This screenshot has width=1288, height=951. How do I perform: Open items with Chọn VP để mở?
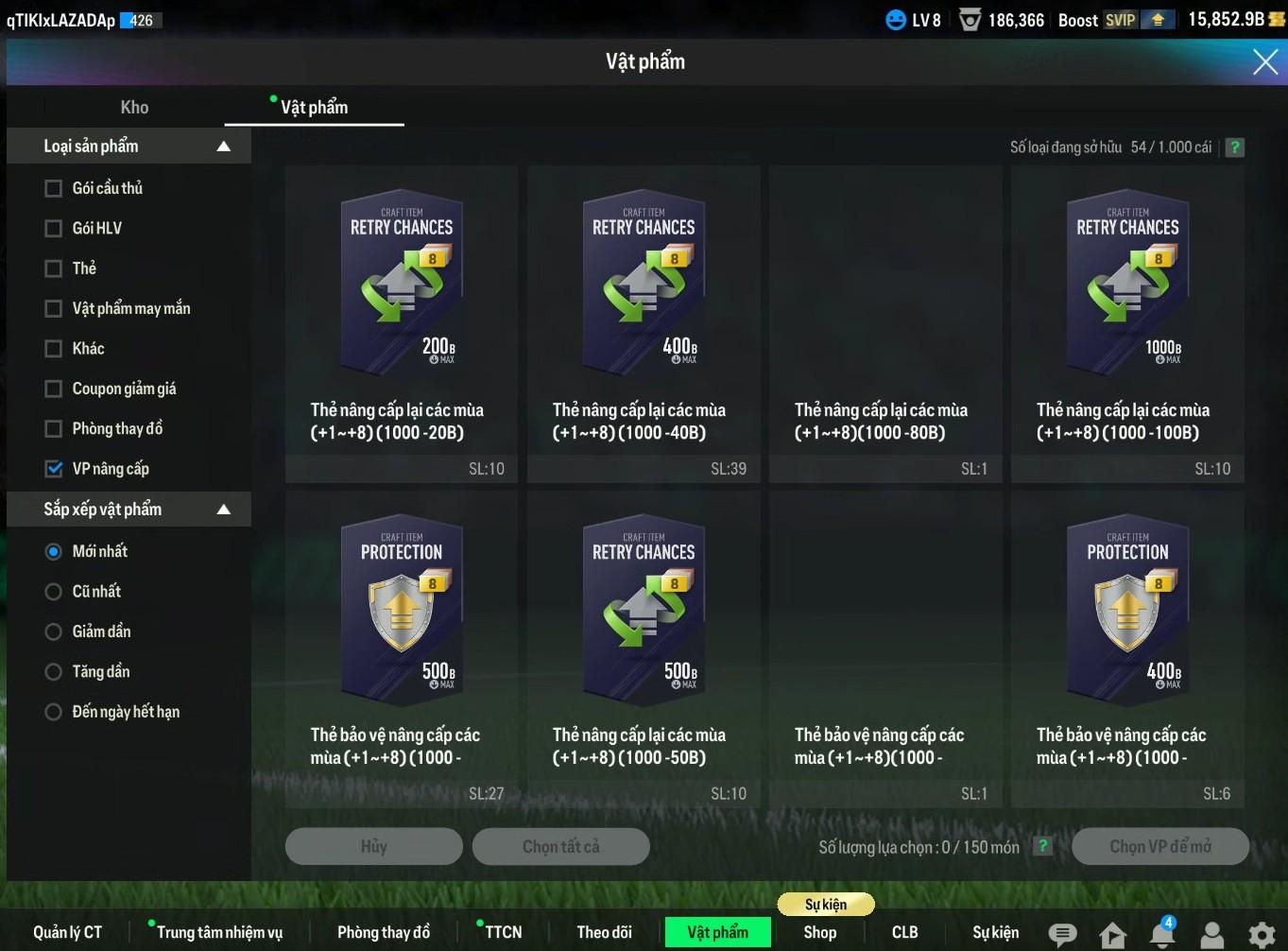click(1159, 847)
